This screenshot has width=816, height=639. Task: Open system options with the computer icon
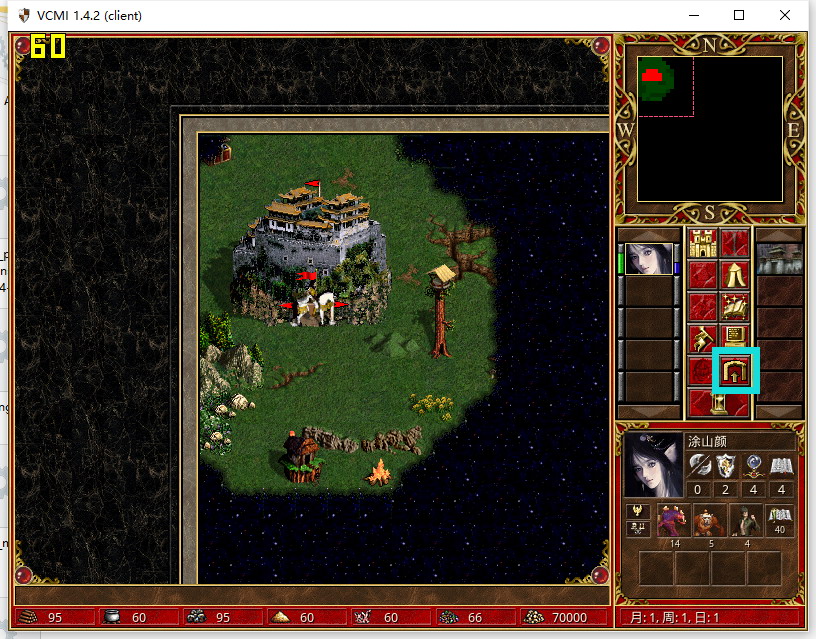(x=736, y=339)
